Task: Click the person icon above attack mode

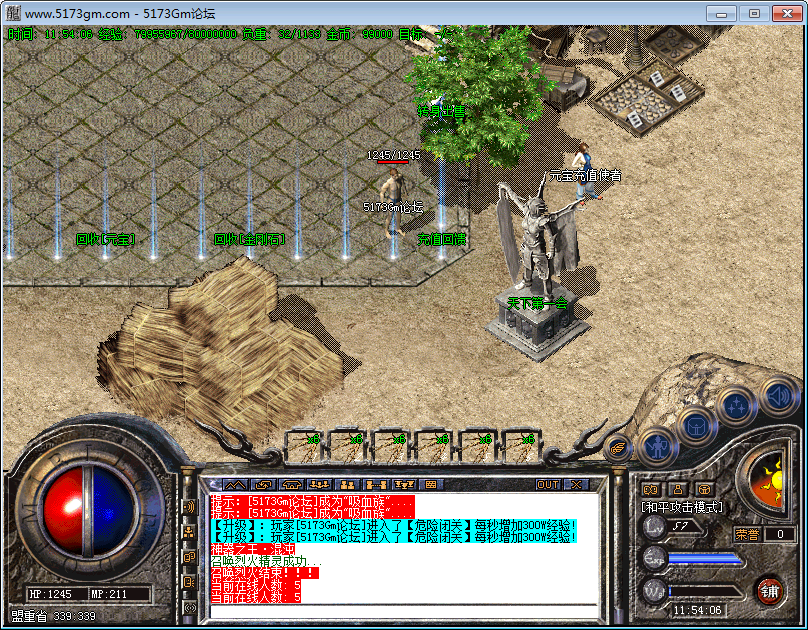Action: [678, 489]
